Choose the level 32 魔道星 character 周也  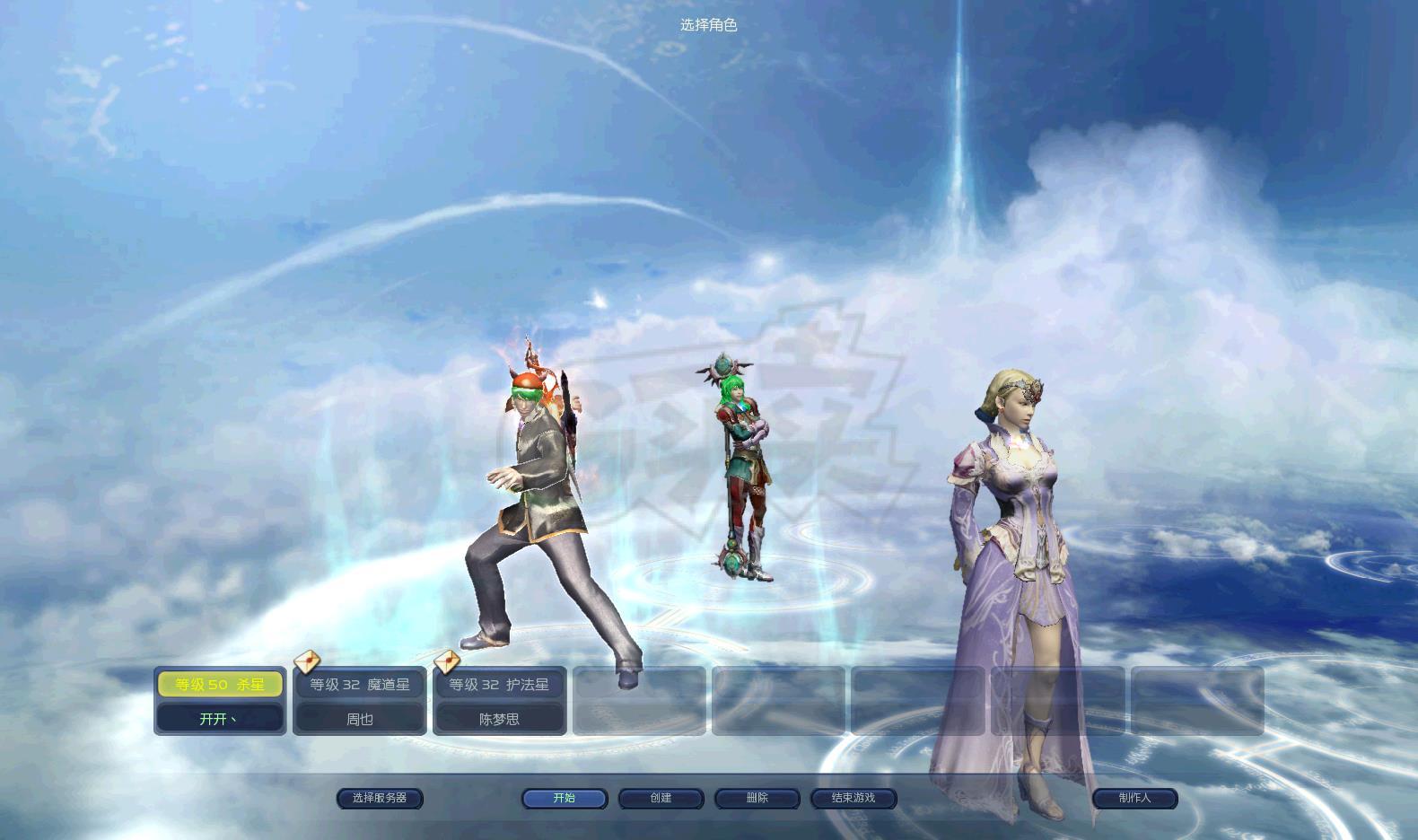pos(360,701)
